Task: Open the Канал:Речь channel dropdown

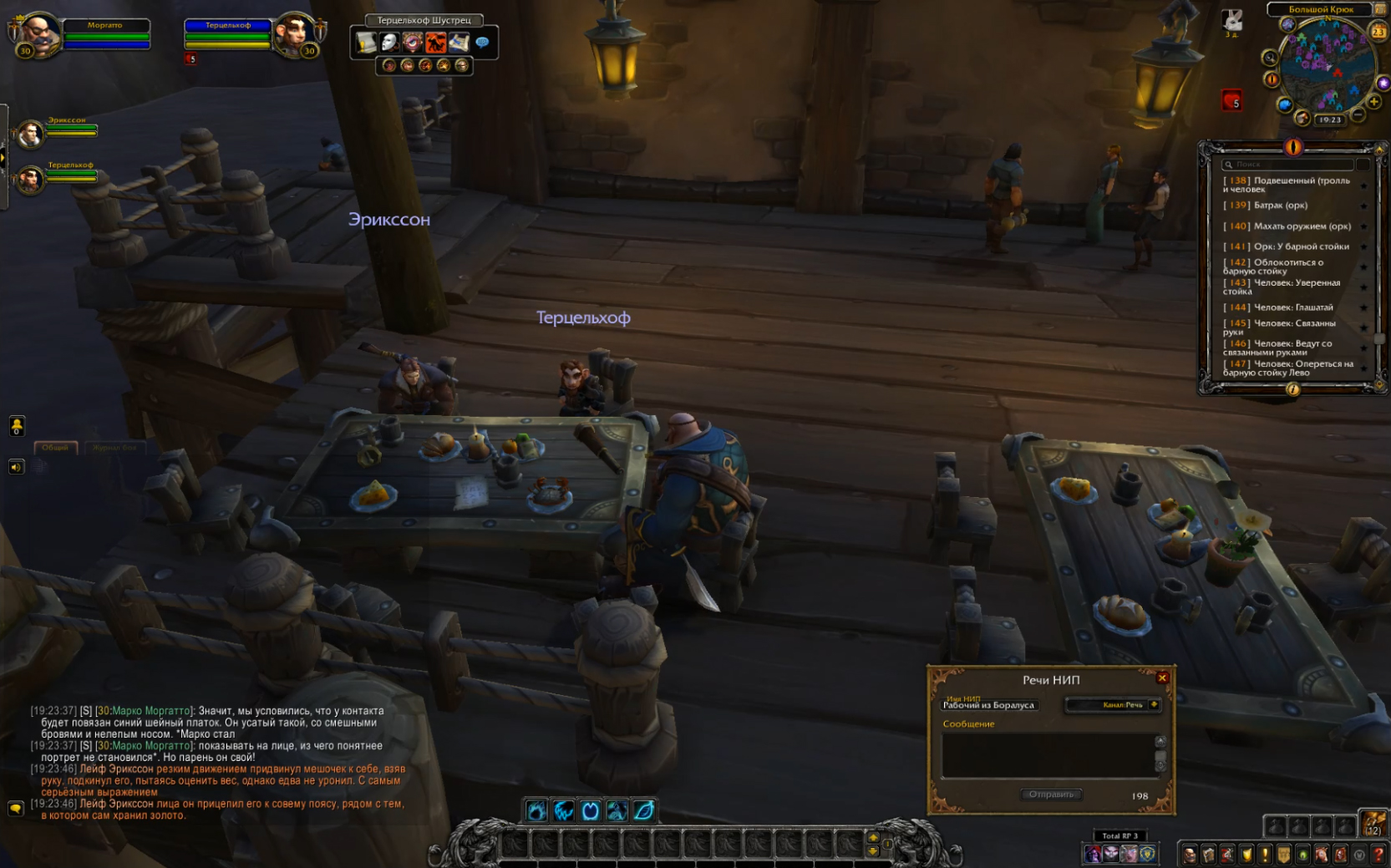Action: click(1154, 705)
